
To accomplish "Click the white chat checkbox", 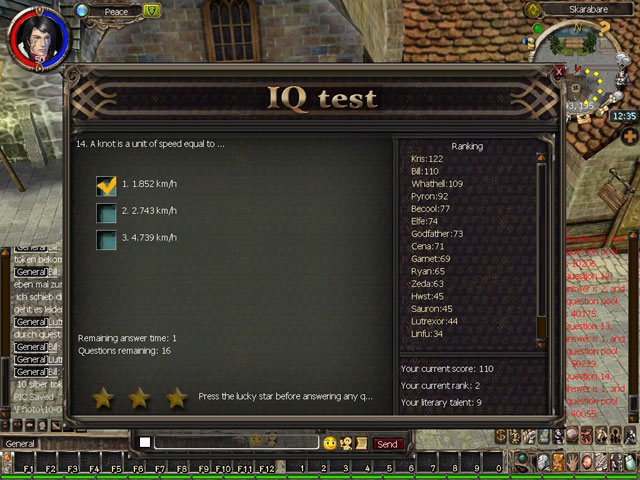I will [145, 442].
